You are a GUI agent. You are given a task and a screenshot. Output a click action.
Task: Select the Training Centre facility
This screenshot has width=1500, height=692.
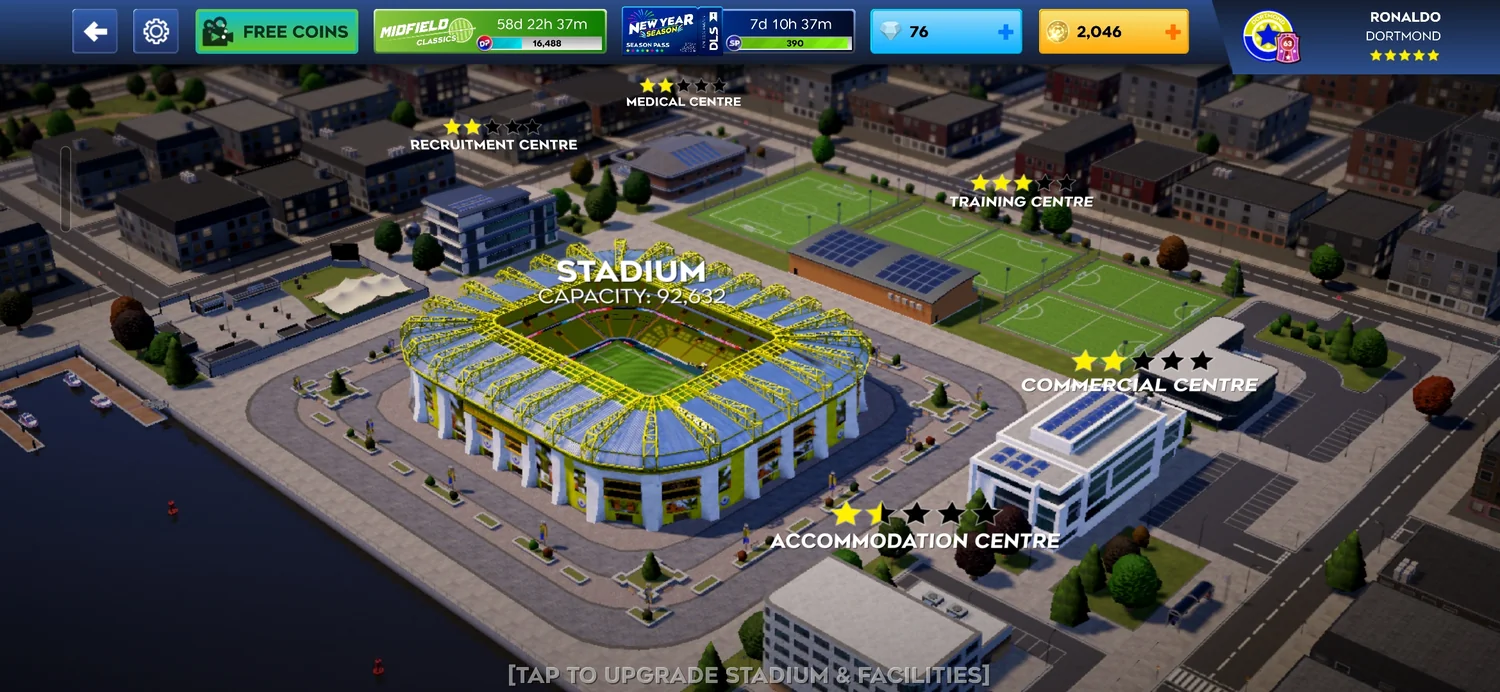(1021, 201)
